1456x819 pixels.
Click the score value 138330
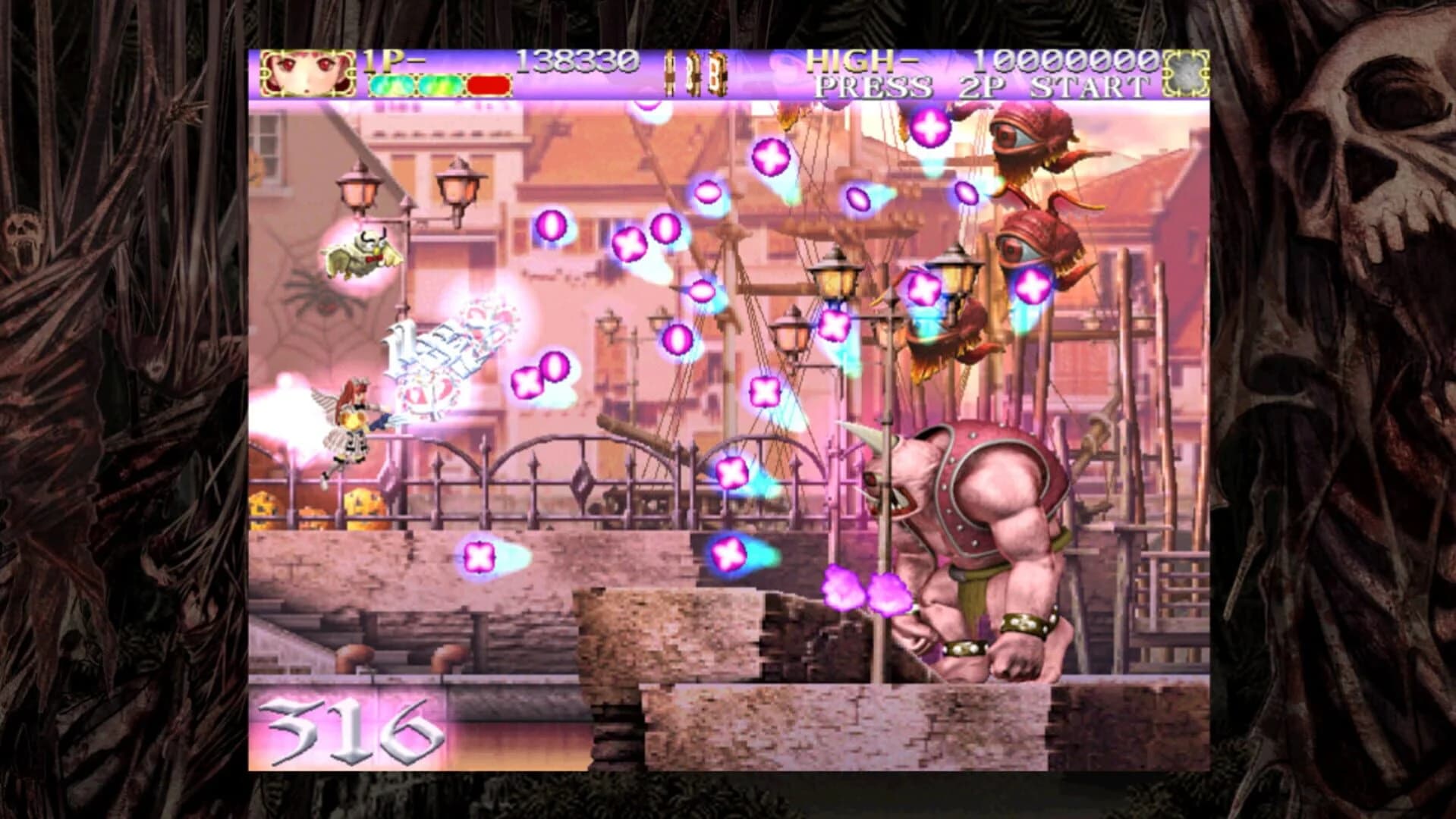[x=578, y=61]
